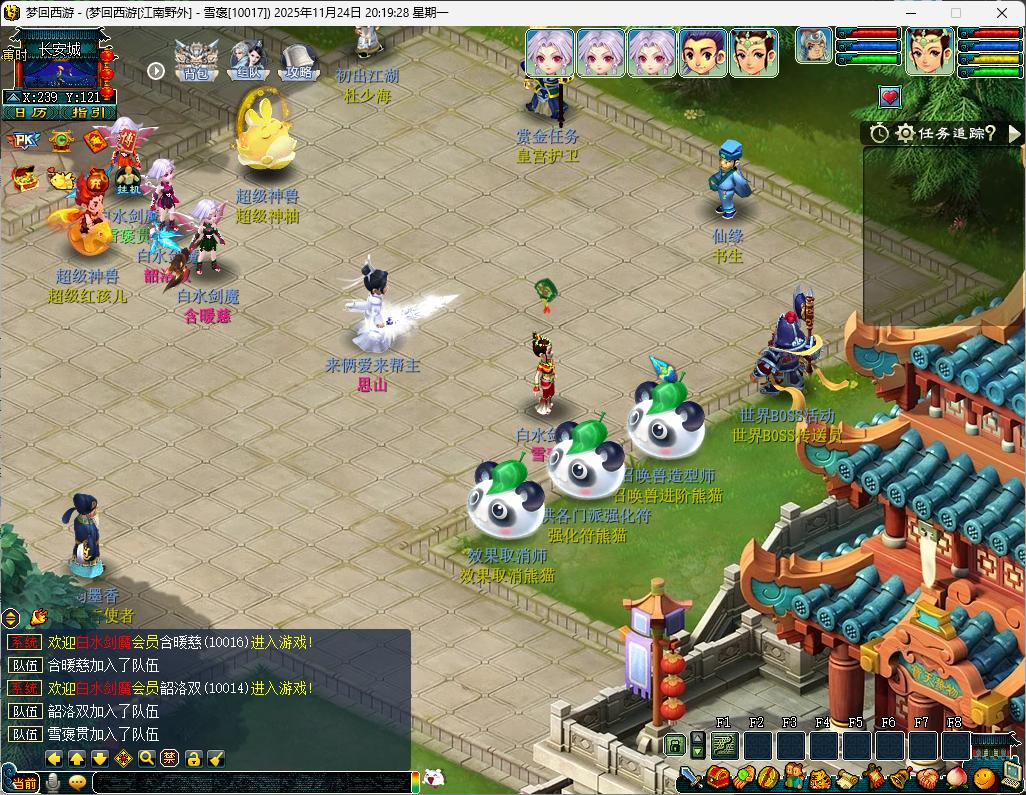Activate the 挂机 auto-battle icon

pos(127,180)
